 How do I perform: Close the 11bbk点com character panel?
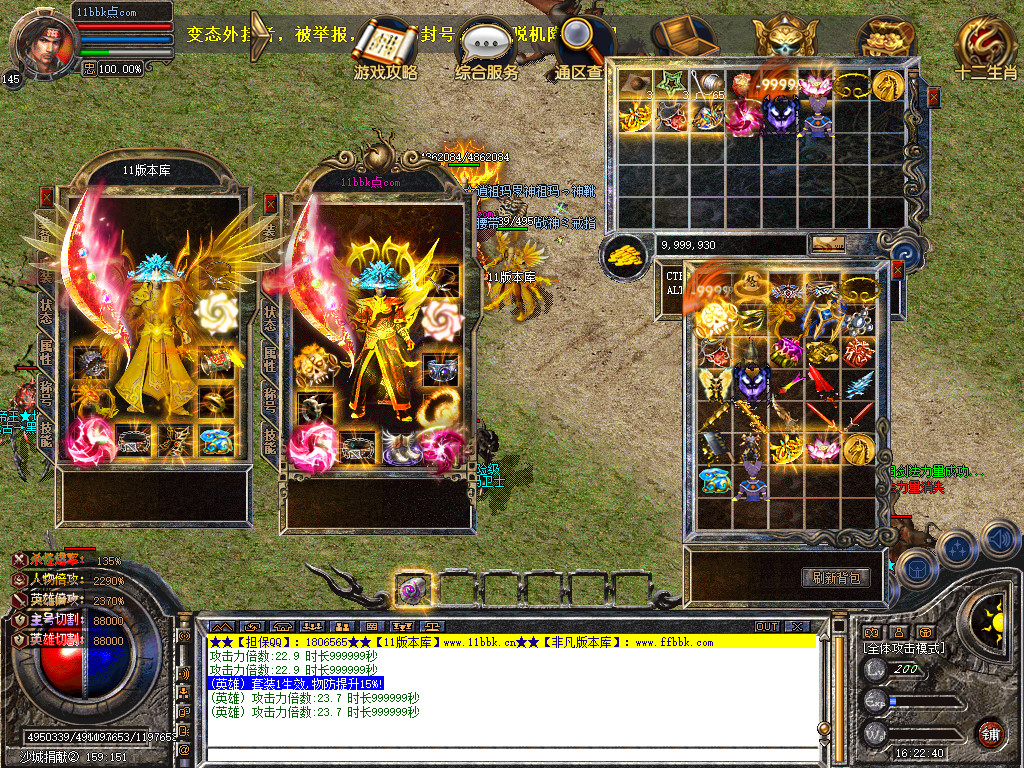[270, 203]
